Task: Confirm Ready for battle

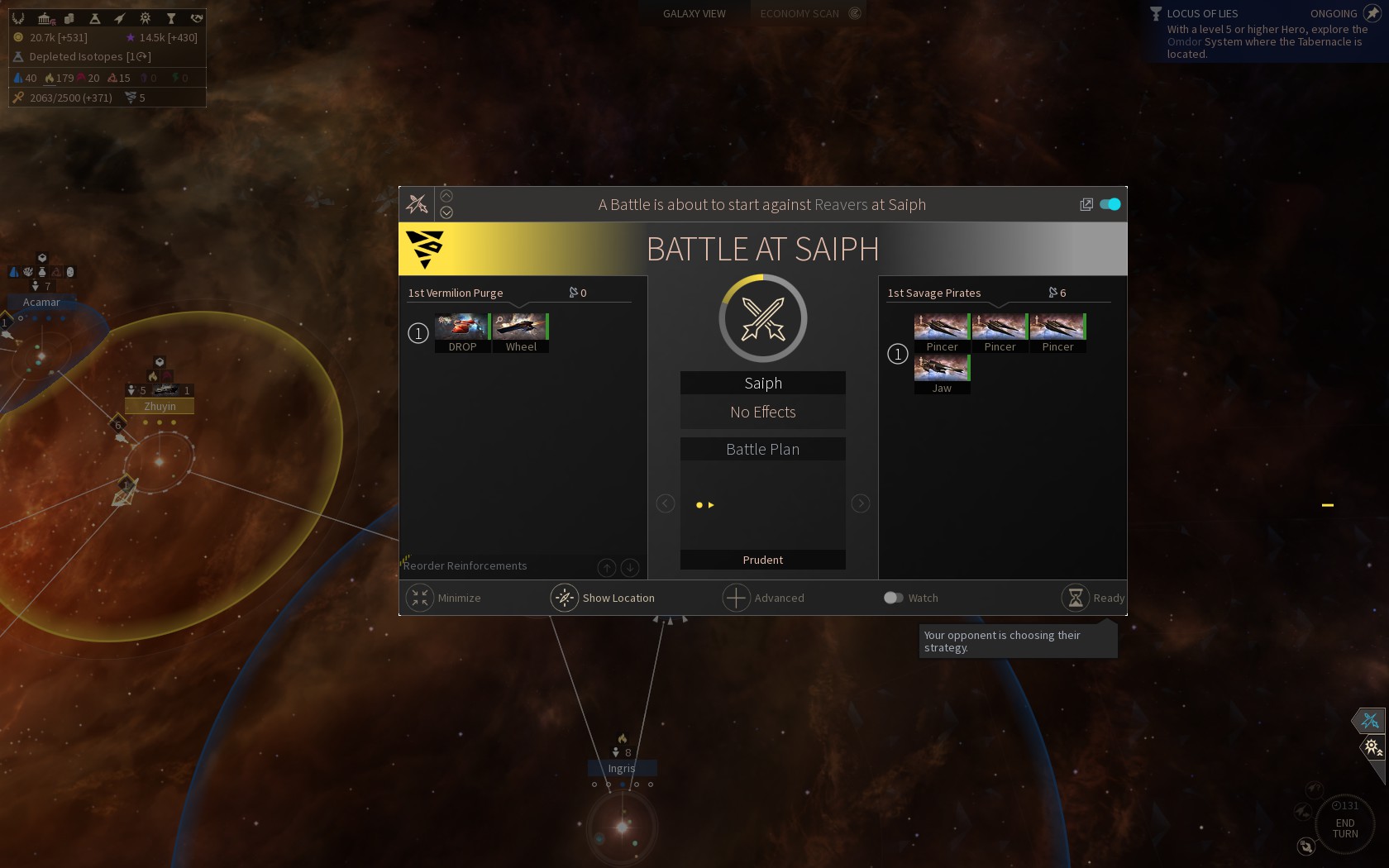Action: (1076, 598)
